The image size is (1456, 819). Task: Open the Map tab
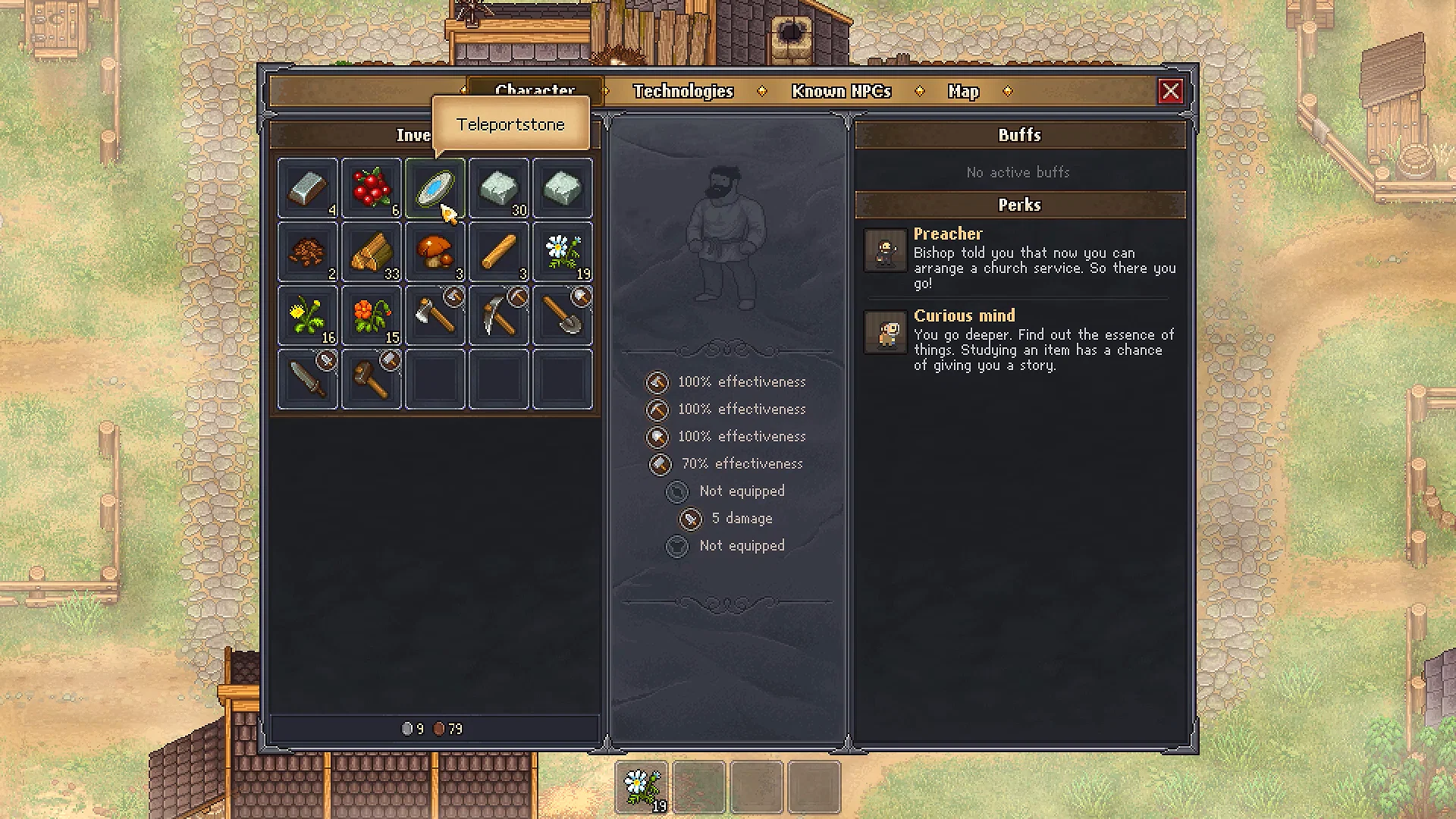(962, 91)
